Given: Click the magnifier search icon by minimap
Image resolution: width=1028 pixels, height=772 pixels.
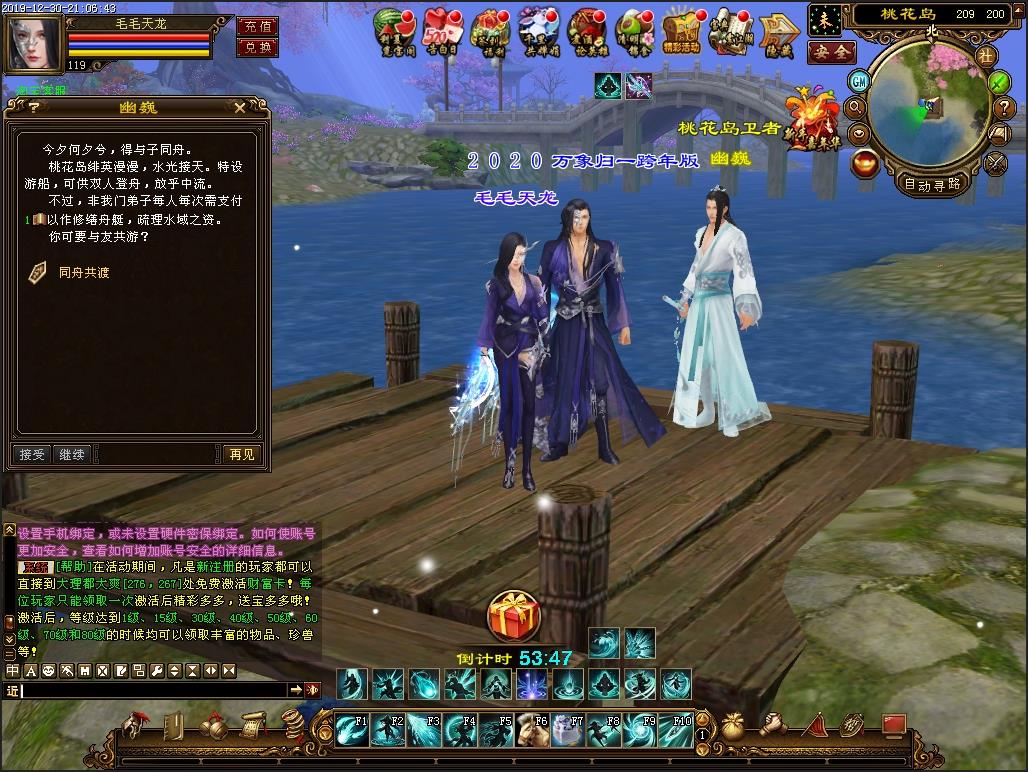Looking at the screenshot, I should coord(856,107).
